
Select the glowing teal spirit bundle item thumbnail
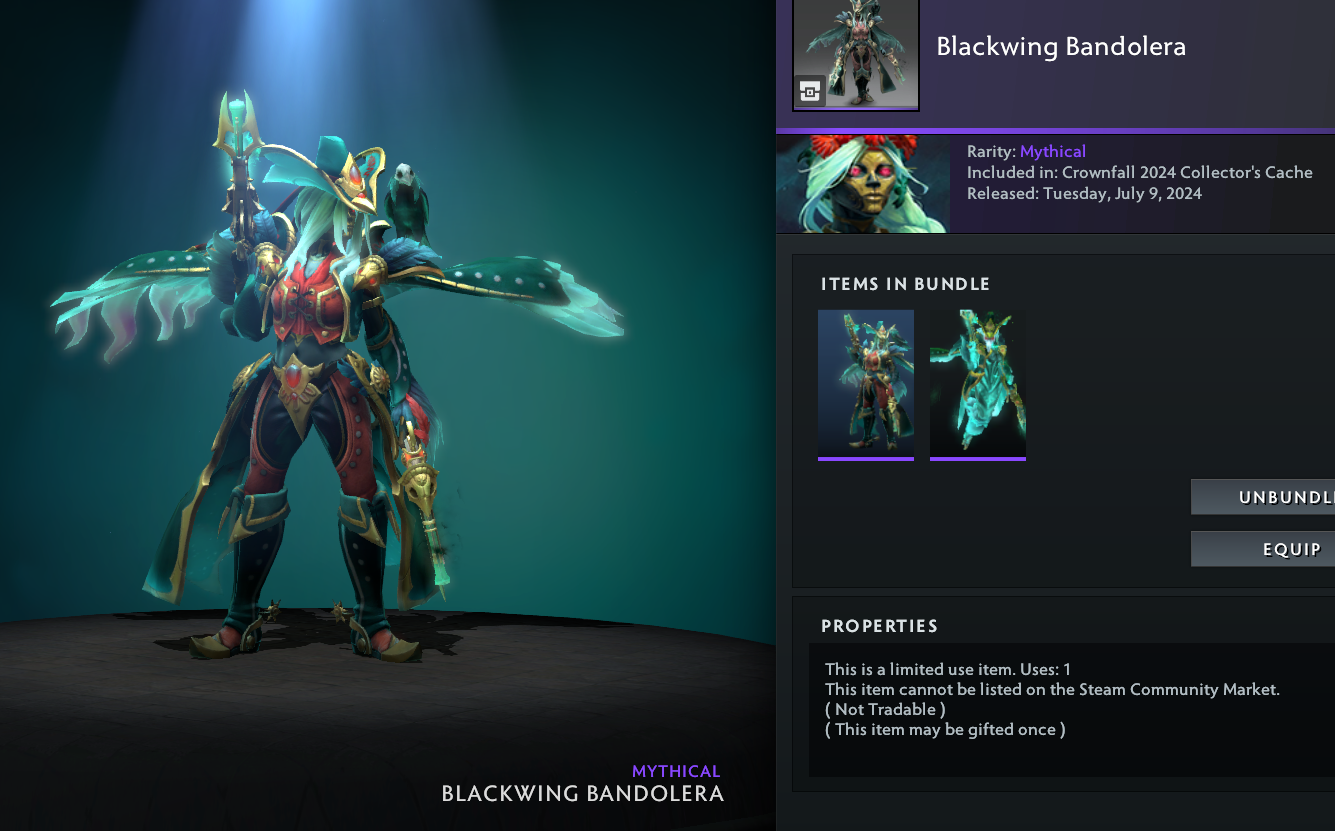(x=978, y=384)
